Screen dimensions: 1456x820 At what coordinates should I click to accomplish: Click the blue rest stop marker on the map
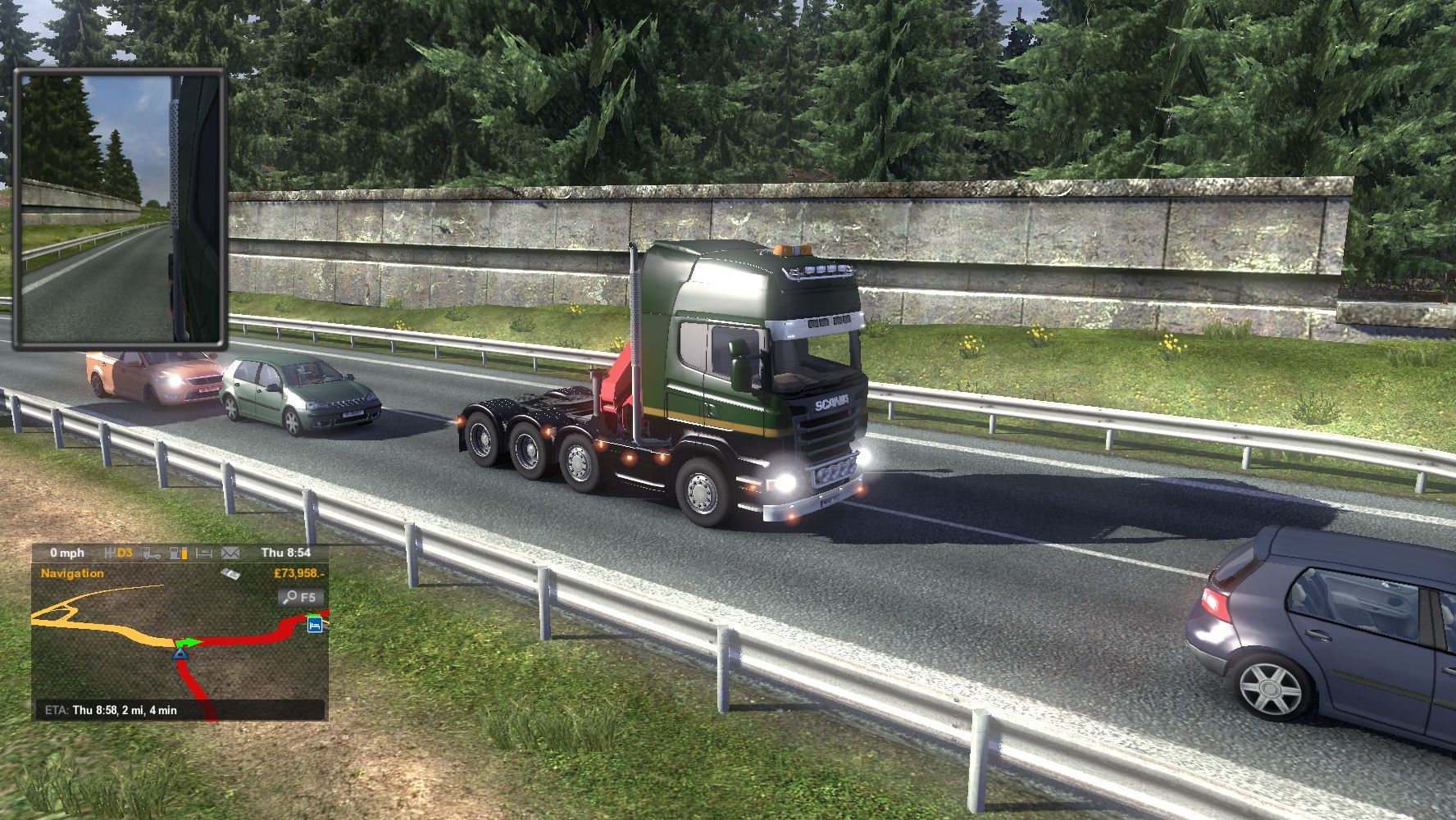pyautogui.click(x=315, y=625)
